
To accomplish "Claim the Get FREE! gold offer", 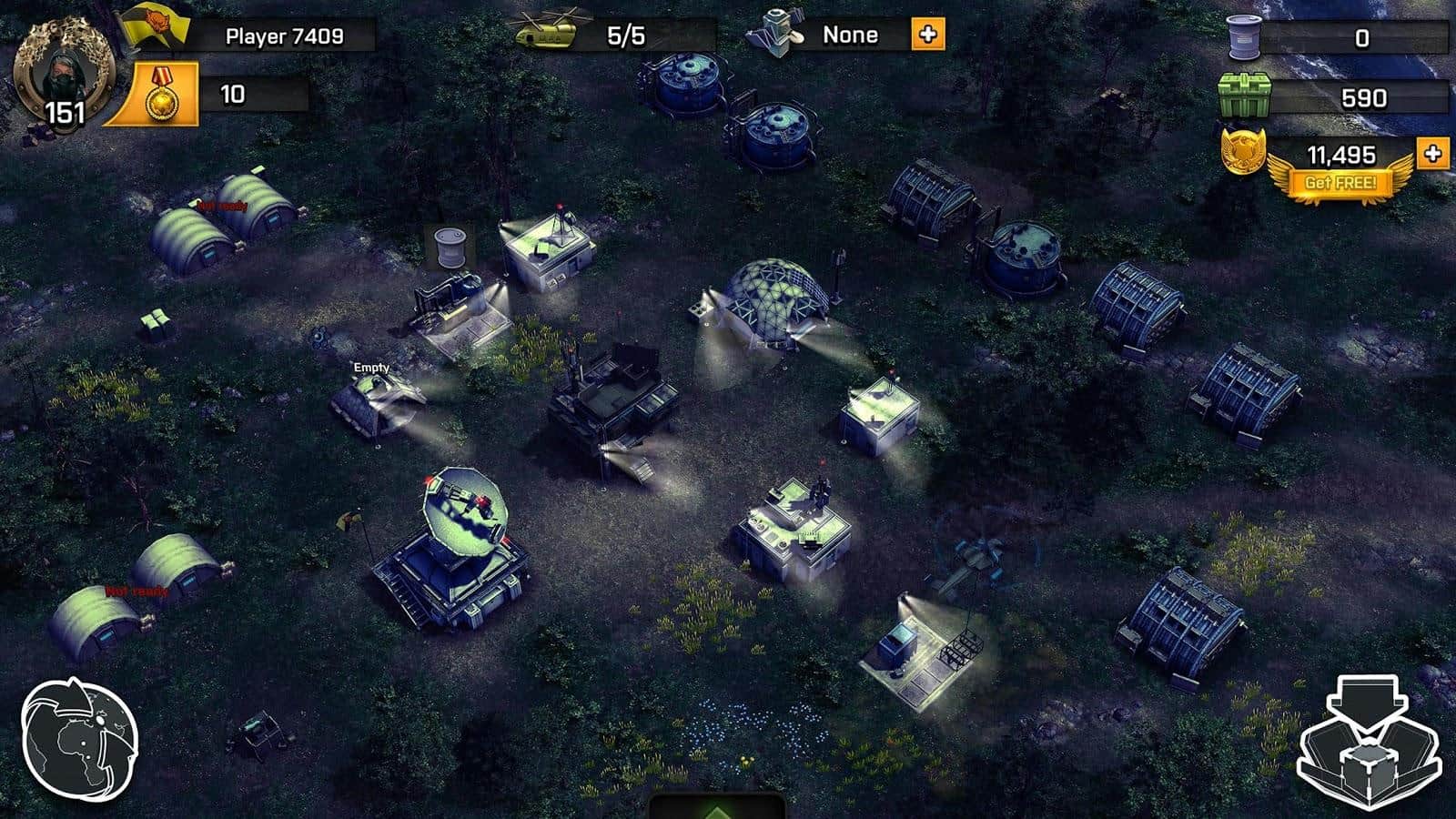I will (x=1340, y=182).
